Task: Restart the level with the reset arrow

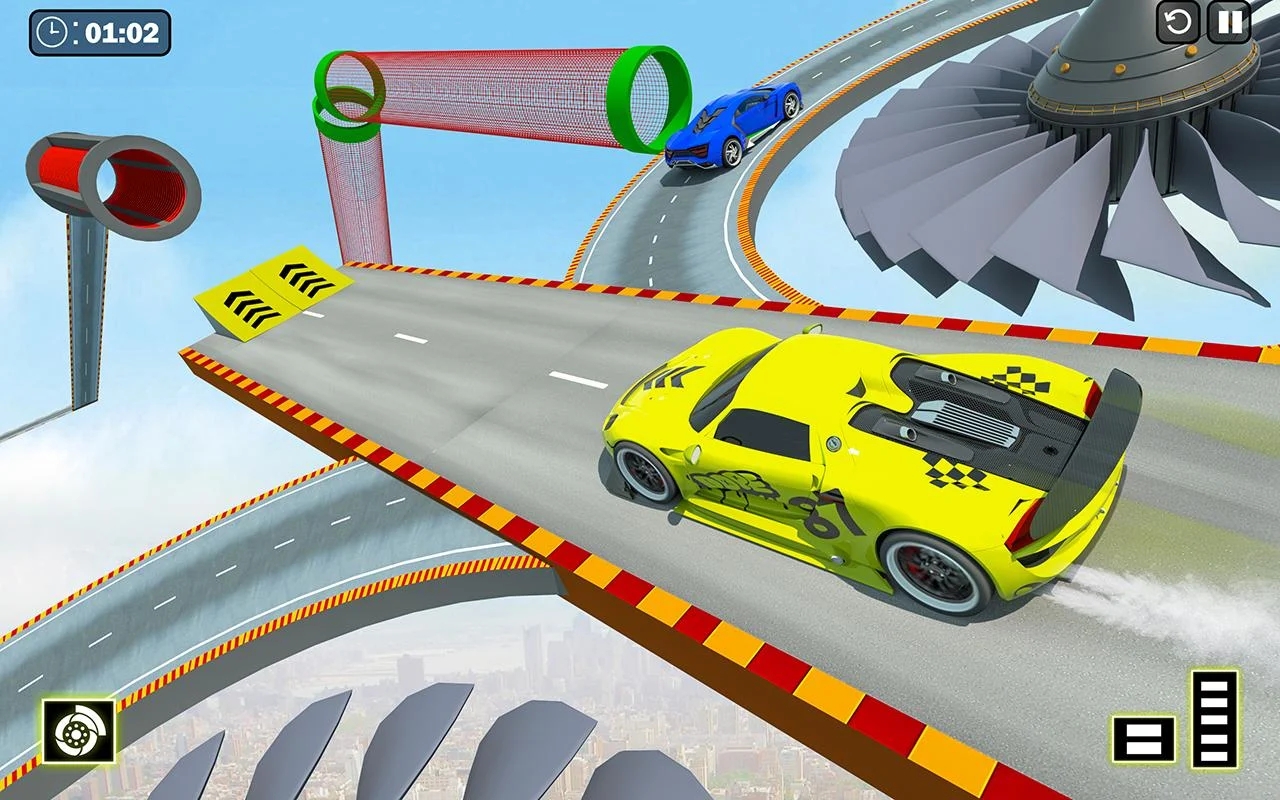Action: click(x=1178, y=22)
